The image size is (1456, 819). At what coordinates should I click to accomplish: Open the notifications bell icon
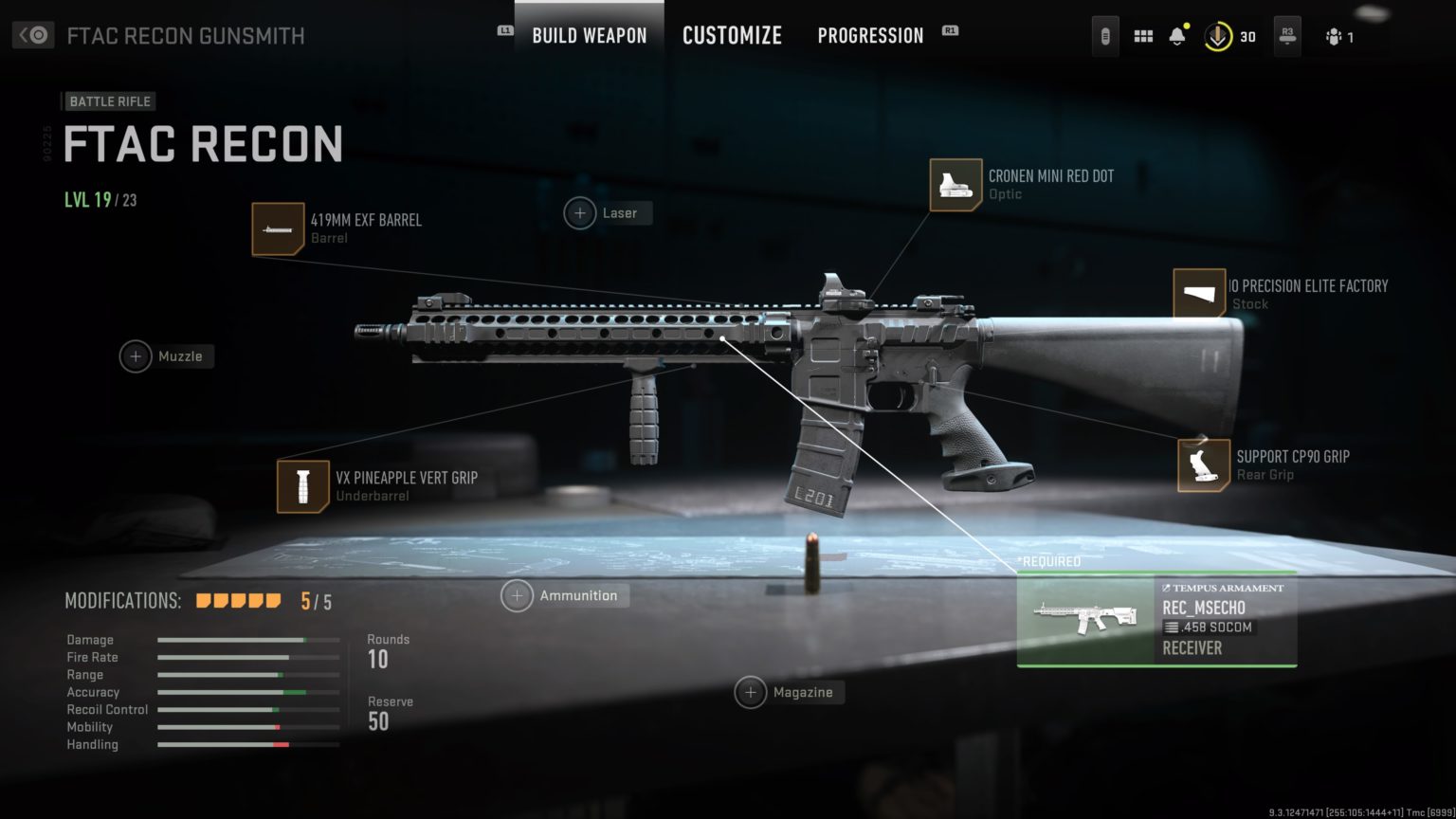coord(1177,35)
